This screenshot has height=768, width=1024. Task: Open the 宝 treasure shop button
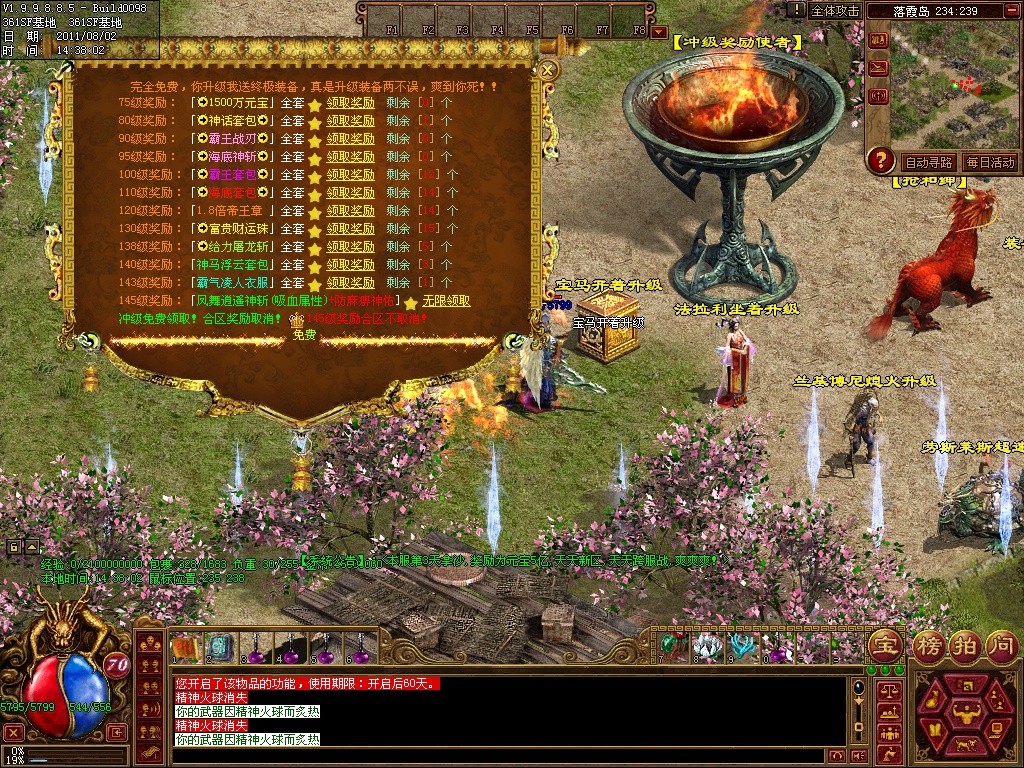(884, 643)
